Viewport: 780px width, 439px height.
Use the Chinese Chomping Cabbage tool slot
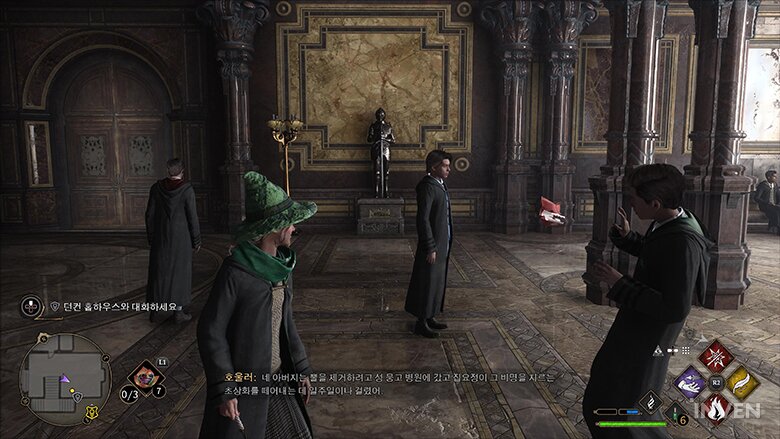coord(146,377)
